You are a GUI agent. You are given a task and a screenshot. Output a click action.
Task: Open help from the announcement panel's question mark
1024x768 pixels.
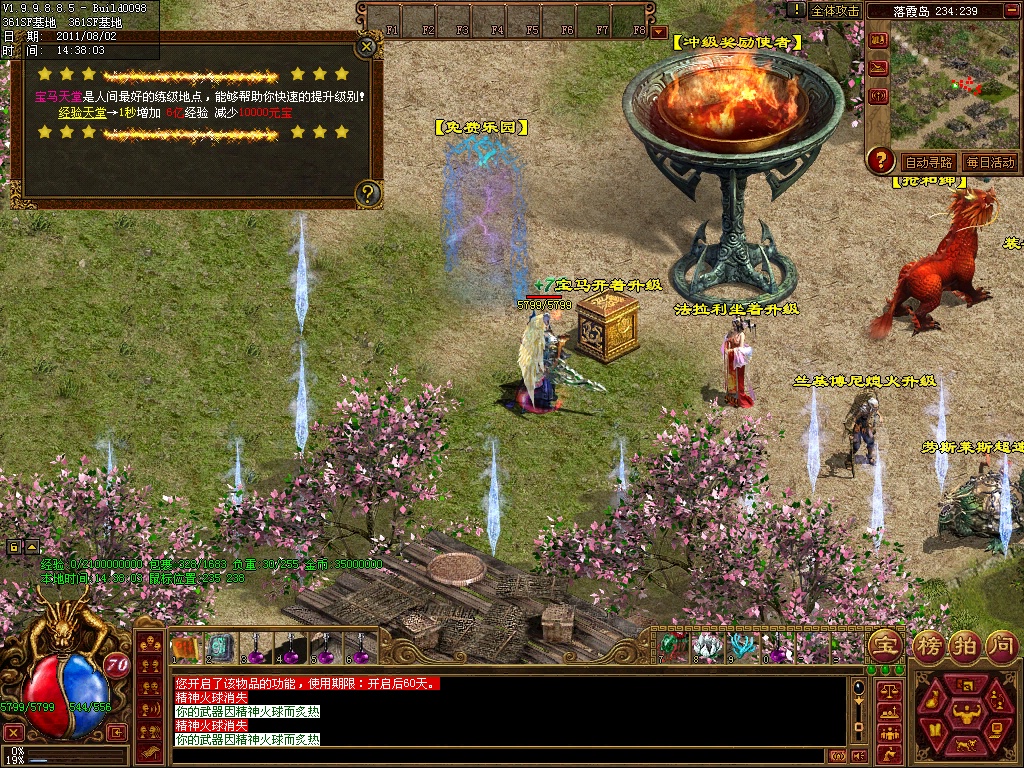point(368,193)
